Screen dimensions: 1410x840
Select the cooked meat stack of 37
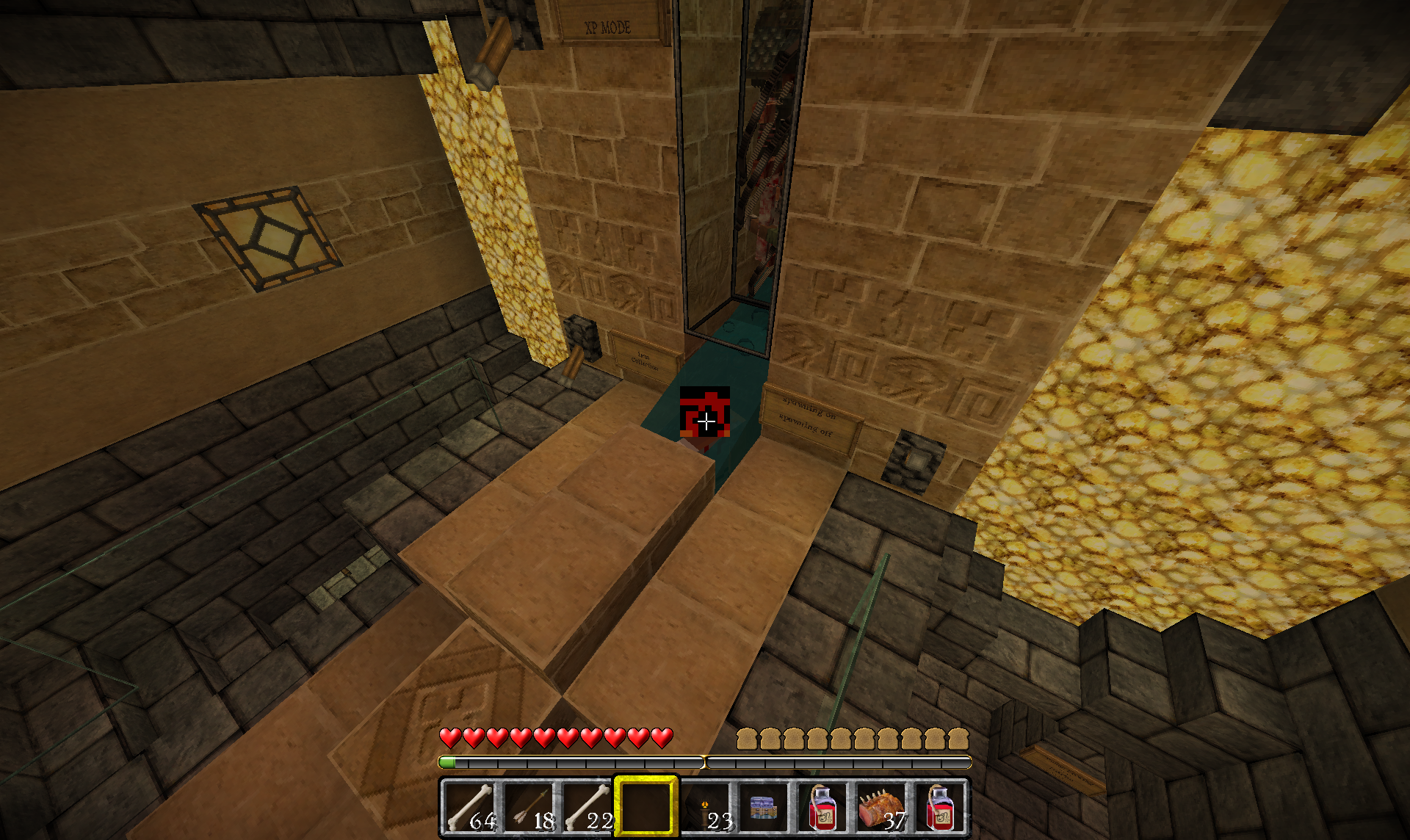(x=881, y=807)
